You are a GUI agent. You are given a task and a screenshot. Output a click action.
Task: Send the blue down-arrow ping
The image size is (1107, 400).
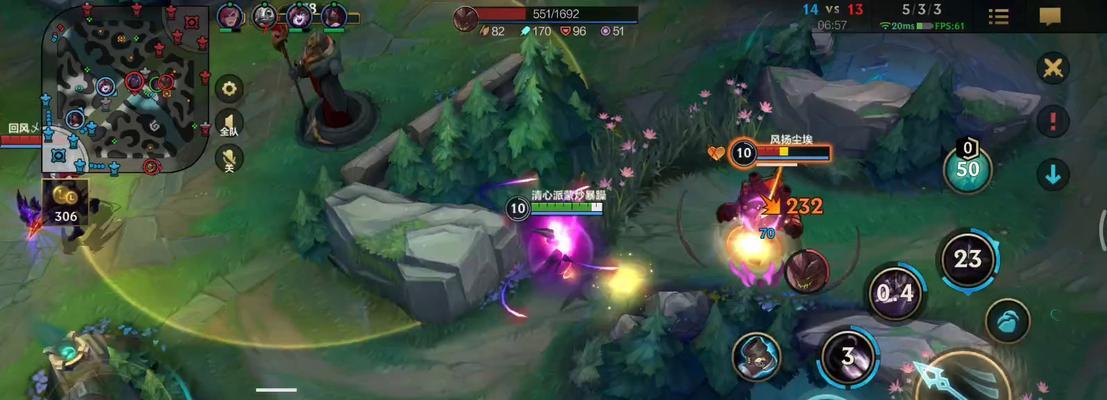(1052, 174)
